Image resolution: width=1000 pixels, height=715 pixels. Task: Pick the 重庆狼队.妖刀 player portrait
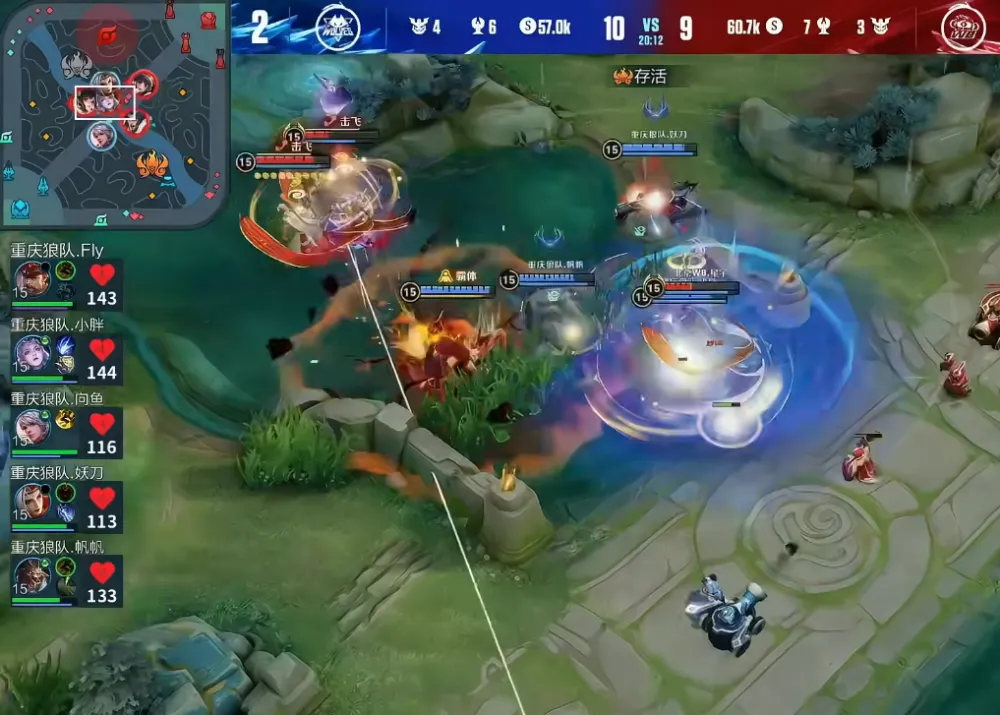tap(31, 502)
